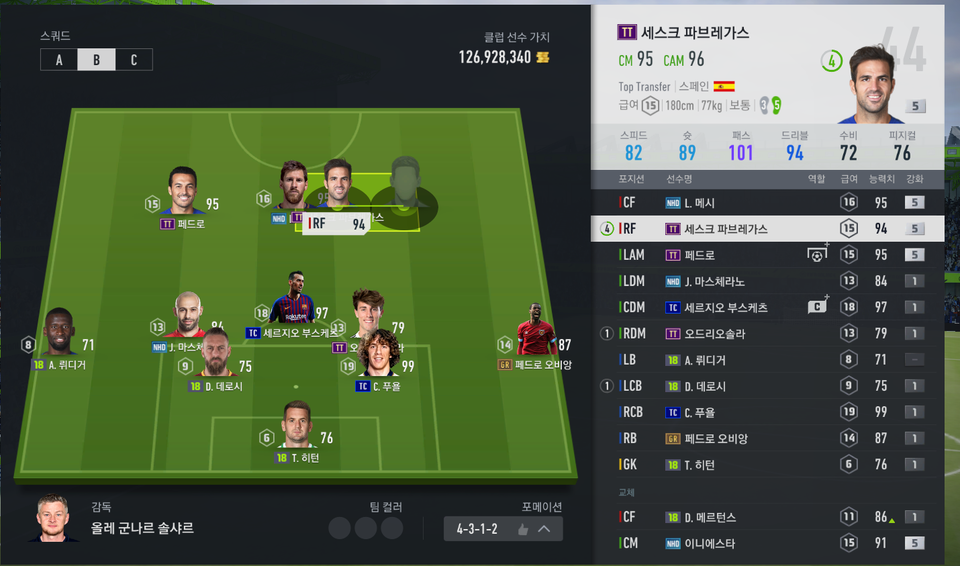Screen dimensions: 960x566
Task: Select squad tab B
Action: (96, 59)
